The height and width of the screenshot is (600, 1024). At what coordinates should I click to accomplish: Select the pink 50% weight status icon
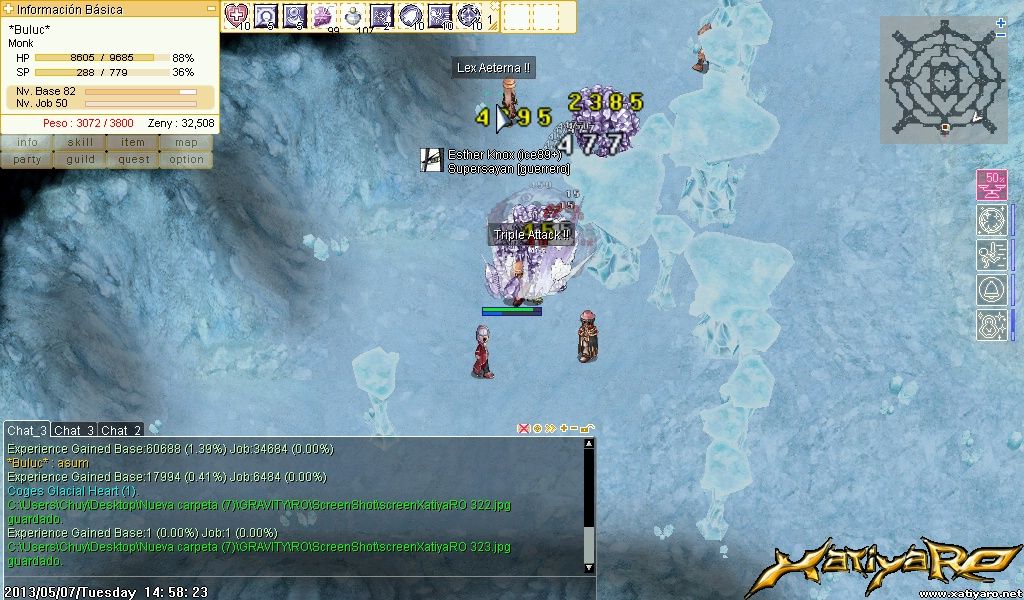click(991, 185)
